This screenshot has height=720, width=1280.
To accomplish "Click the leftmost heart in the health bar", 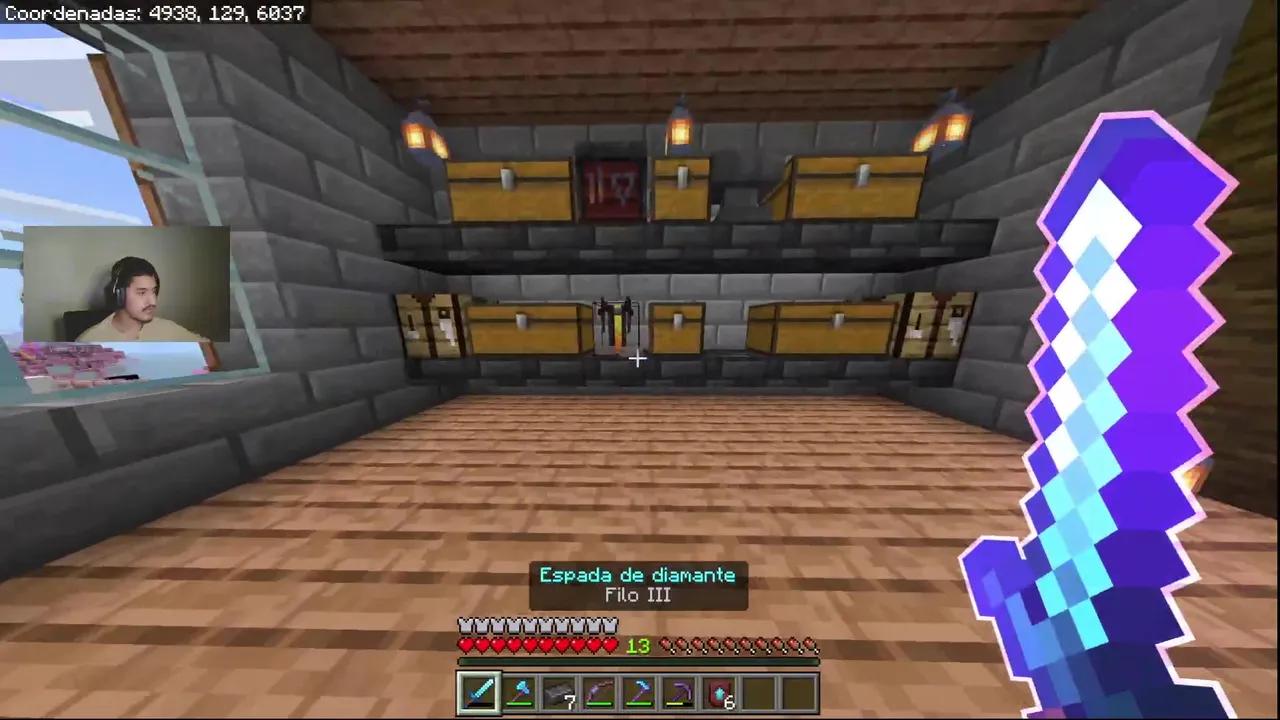I will (465, 645).
